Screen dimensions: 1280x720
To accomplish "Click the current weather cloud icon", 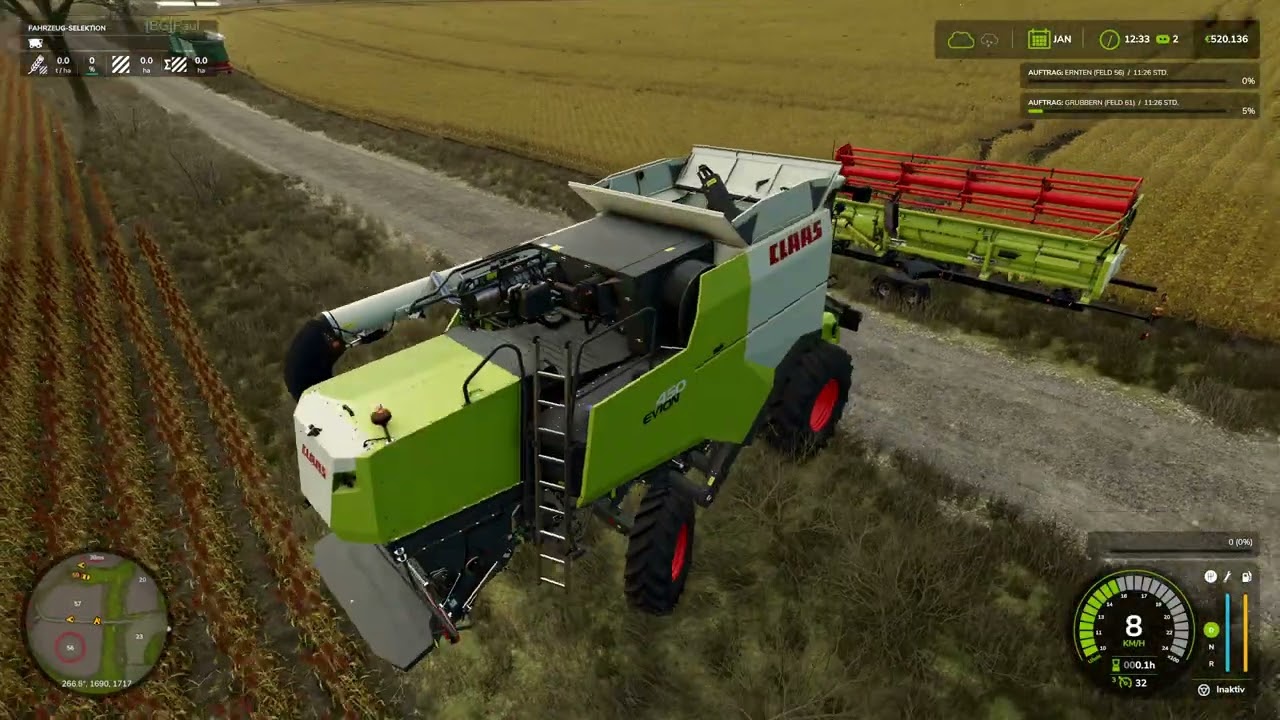I will [960, 39].
